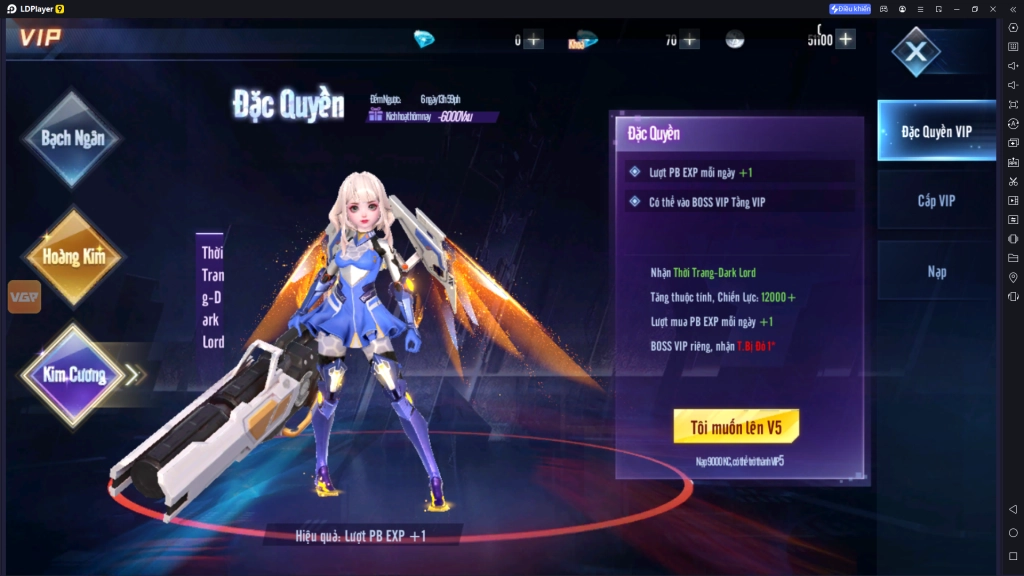Go to the Nạp tab

point(935,271)
